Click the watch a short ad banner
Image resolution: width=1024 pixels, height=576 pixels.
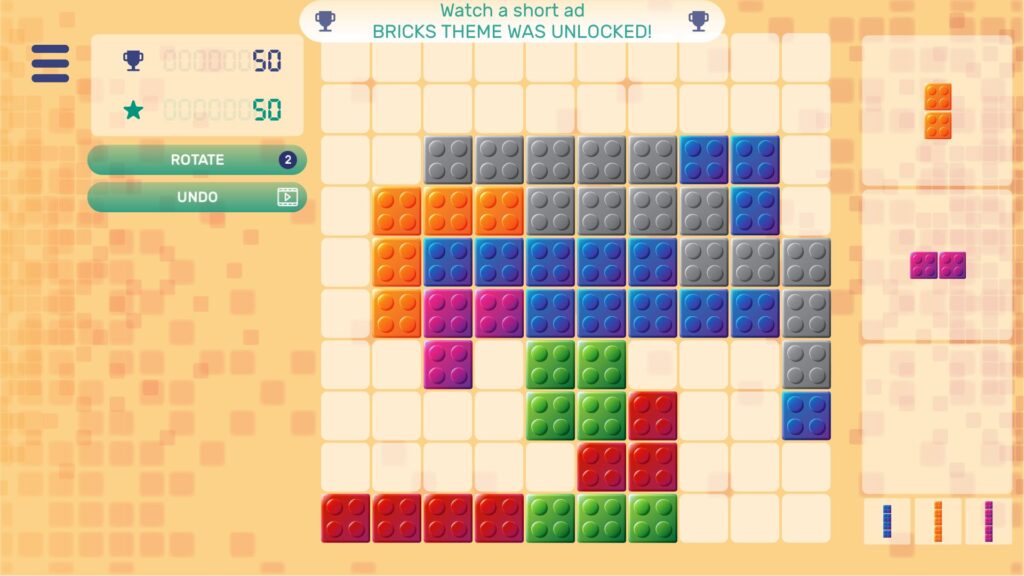tap(511, 21)
